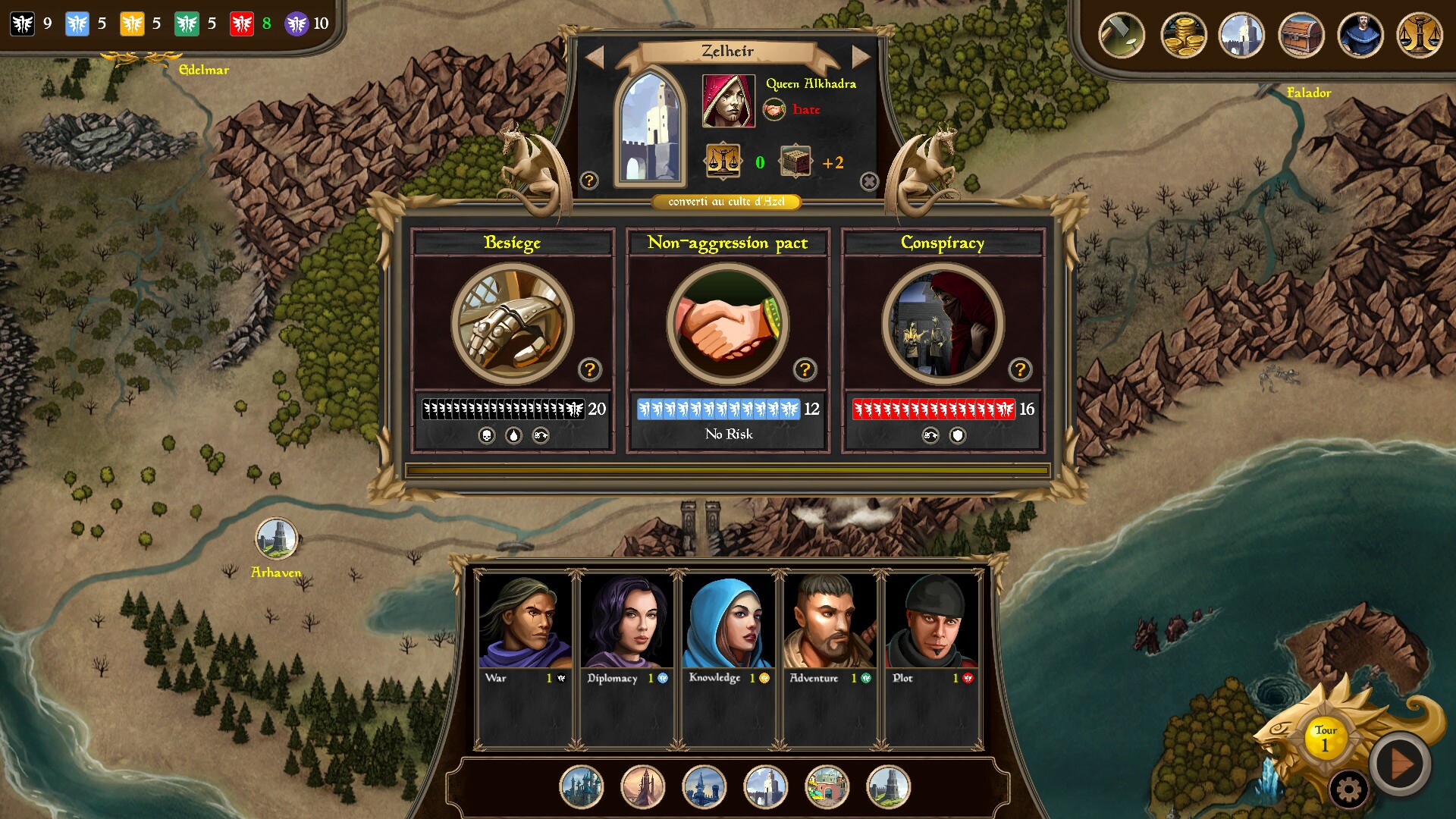This screenshot has height=819, width=1456.
Task: Click the question mark on Conspiracy
Action: [x=1019, y=370]
